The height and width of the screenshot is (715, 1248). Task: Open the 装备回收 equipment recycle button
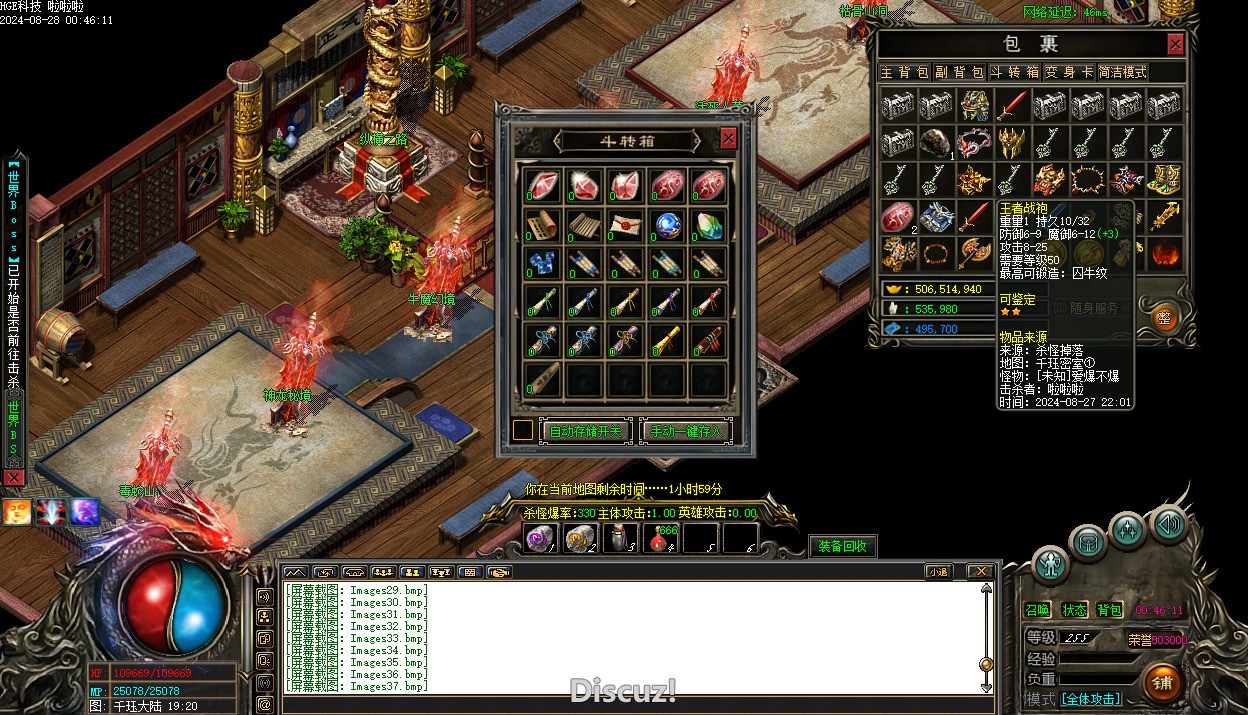842,546
